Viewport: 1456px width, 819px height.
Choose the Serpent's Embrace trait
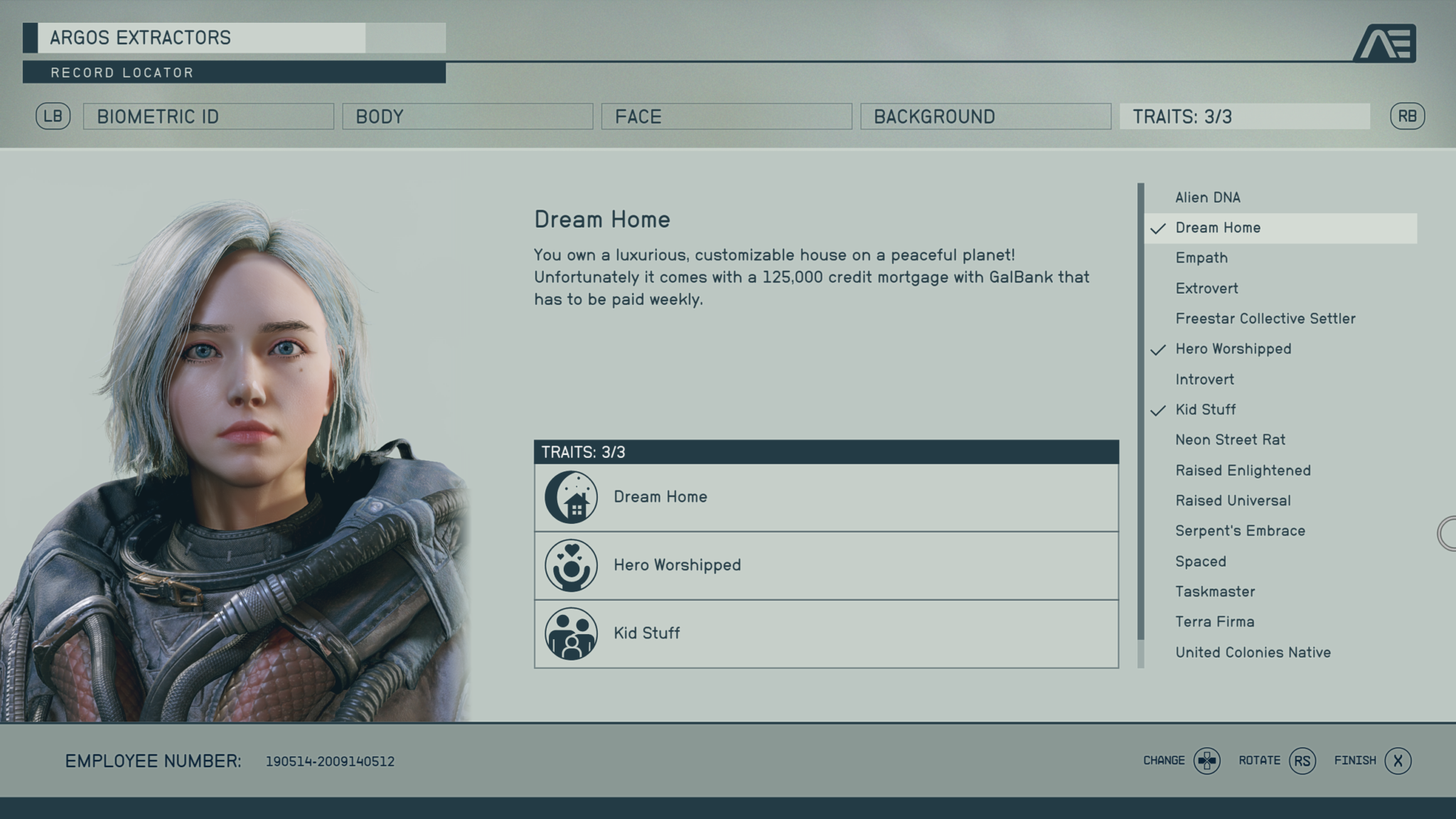[1240, 530]
